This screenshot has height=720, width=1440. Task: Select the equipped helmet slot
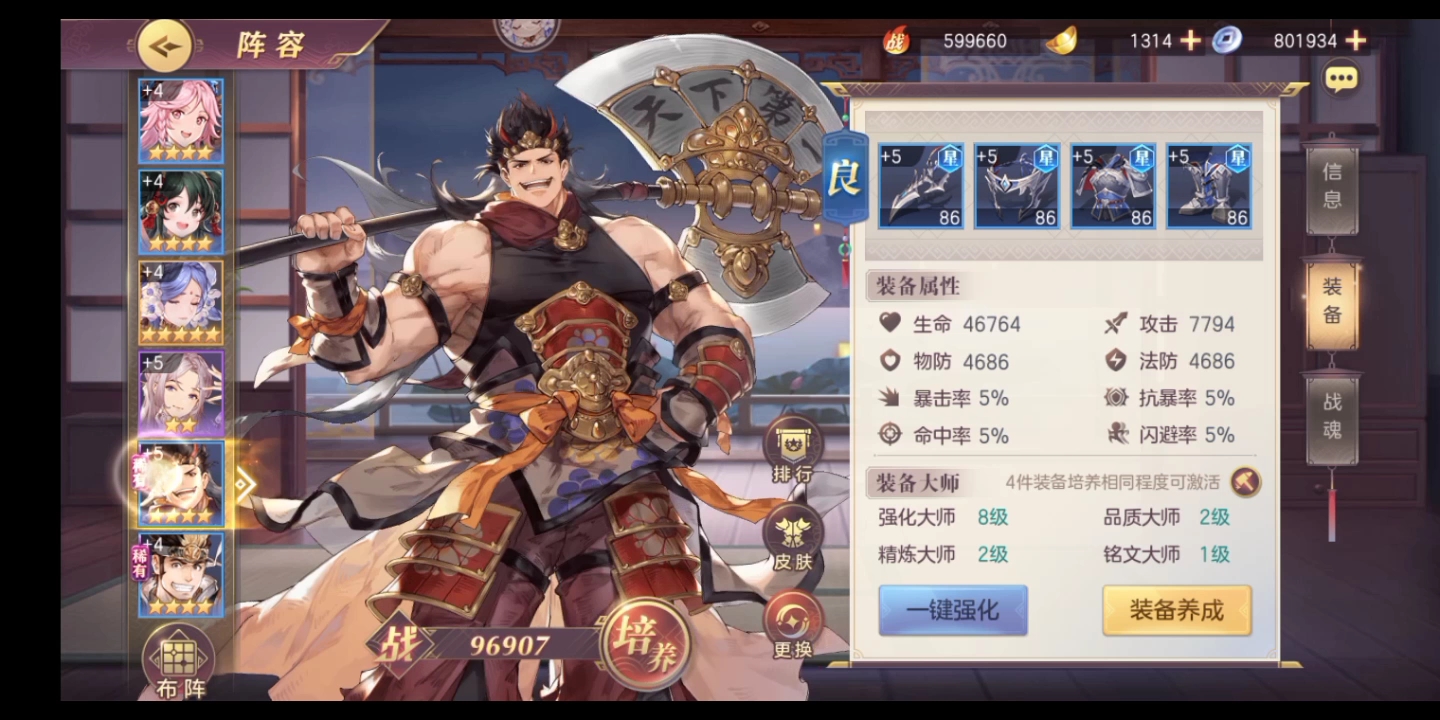pos(1017,186)
